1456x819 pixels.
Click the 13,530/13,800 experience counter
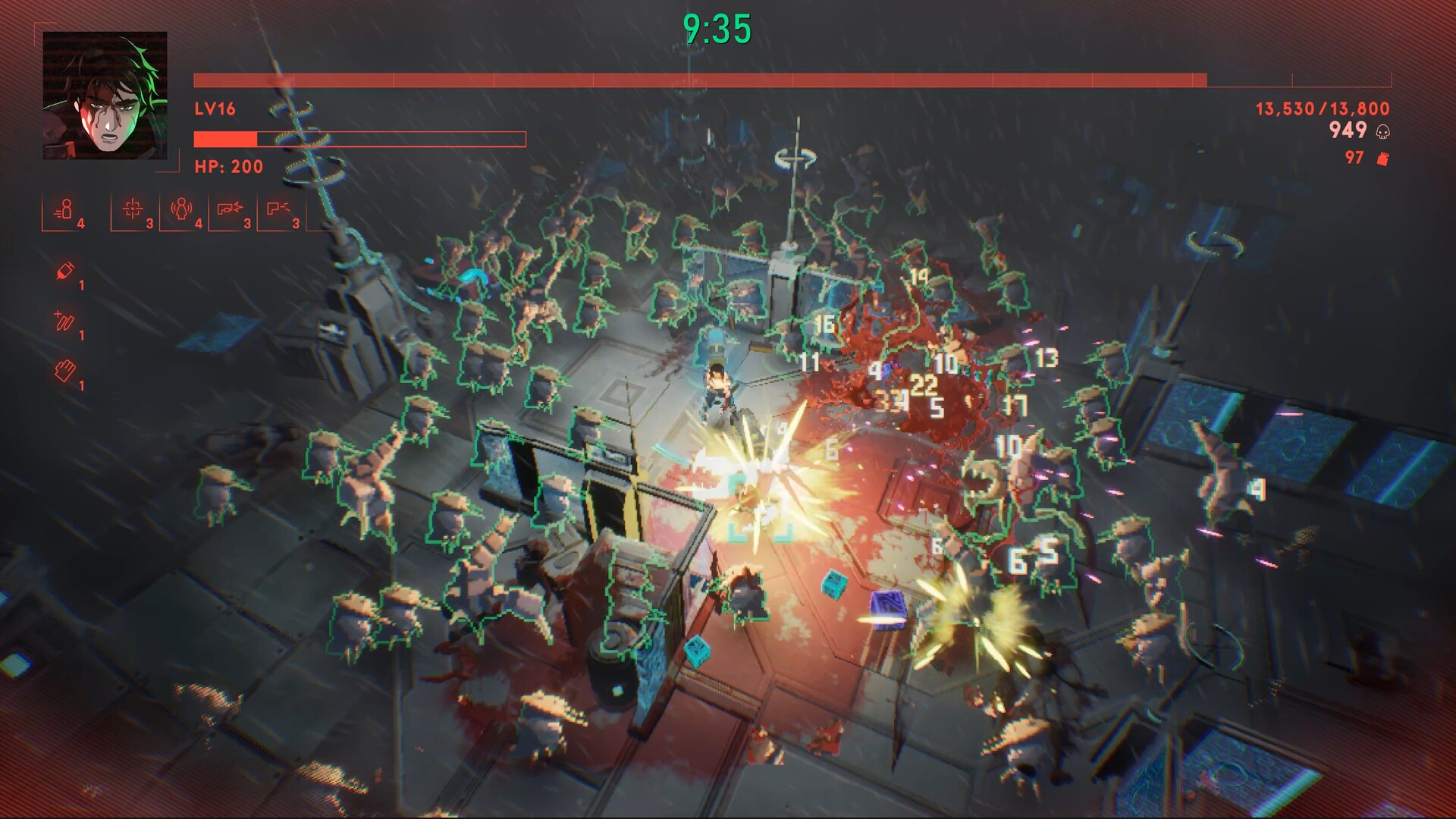click(1323, 109)
